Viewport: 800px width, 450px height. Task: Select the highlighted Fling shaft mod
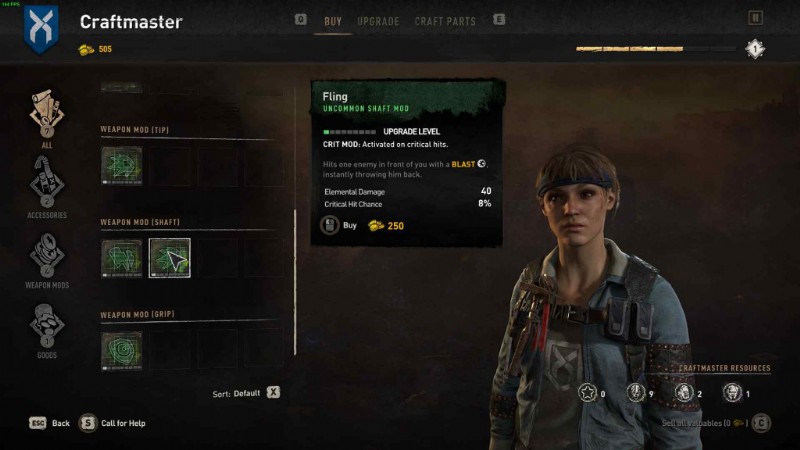click(x=169, y=258)
